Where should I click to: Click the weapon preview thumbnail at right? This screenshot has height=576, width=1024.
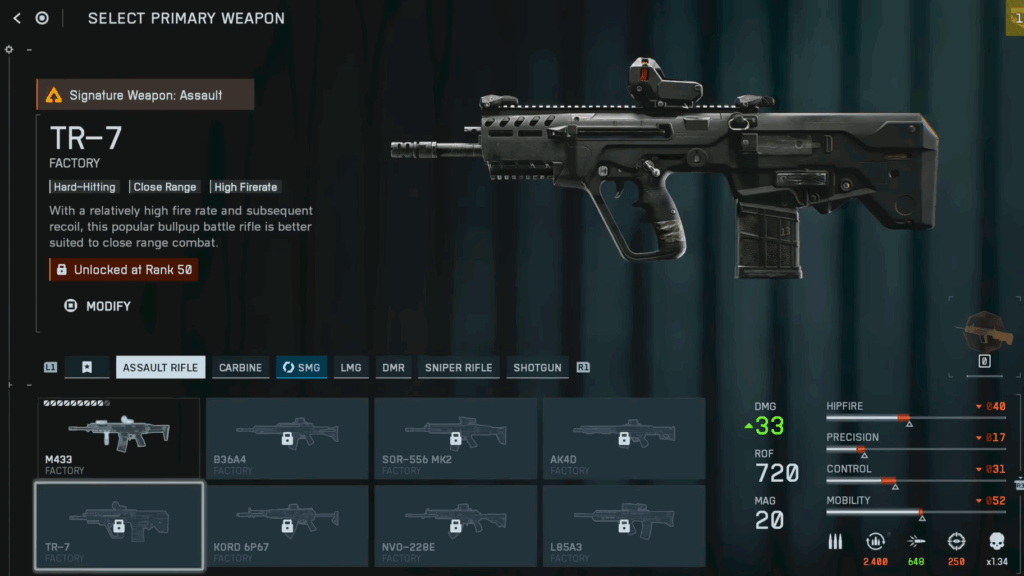click(x=984, y=334)
